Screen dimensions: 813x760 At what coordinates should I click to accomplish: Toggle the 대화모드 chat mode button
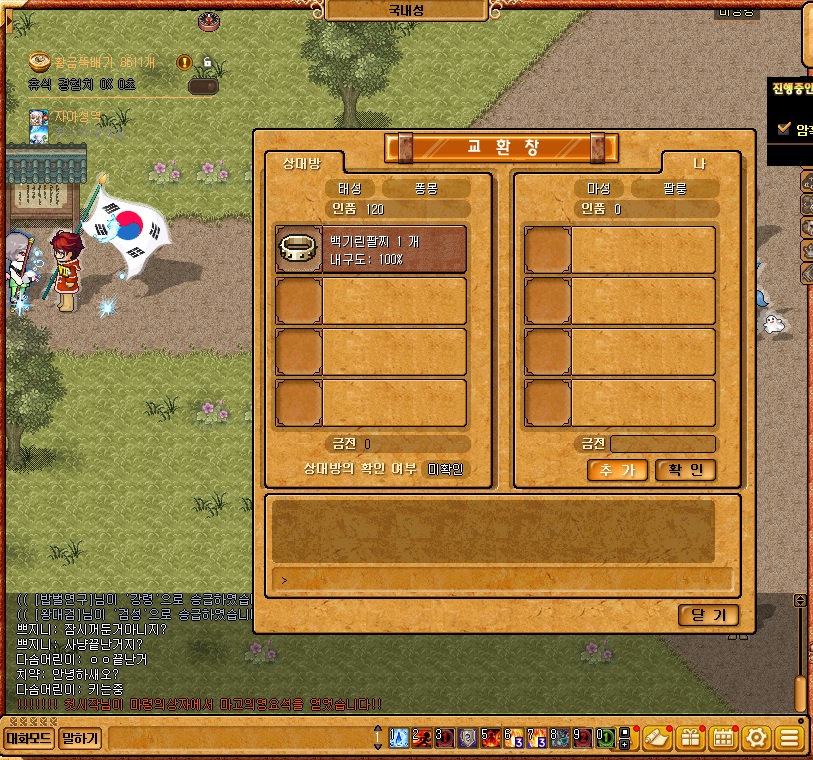click(x=28, y=739)
